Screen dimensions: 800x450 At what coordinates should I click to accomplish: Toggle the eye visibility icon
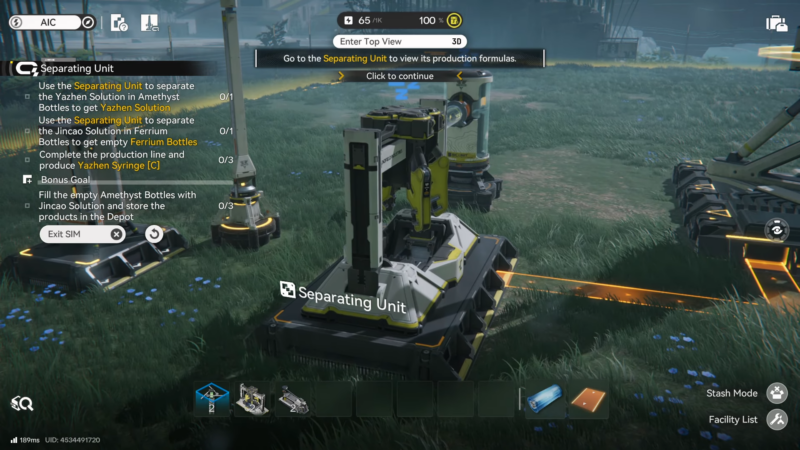(775, 229)
